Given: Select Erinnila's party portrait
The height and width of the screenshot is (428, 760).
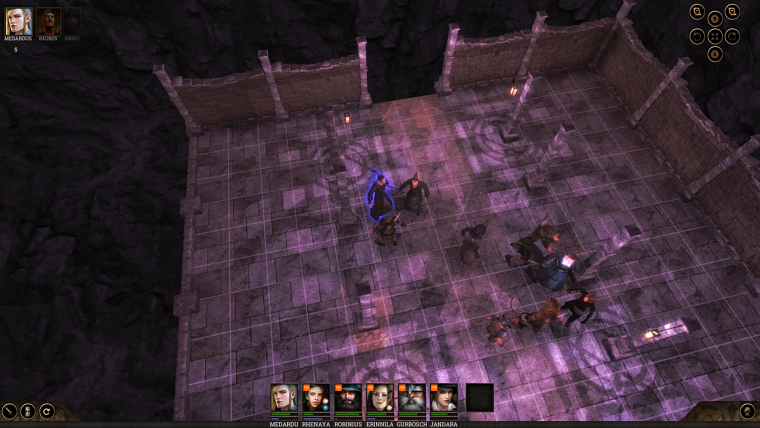Looking at the screenshot, I should [380, 398].
